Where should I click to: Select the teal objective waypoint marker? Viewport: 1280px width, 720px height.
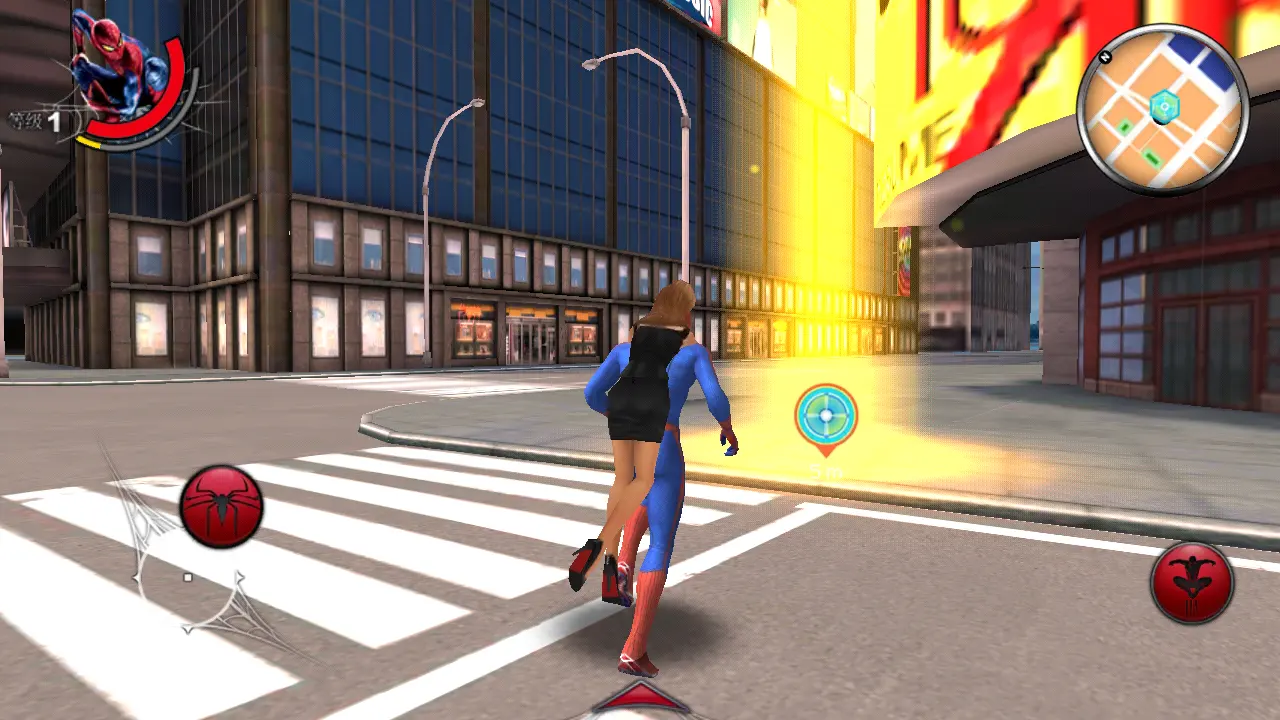pos(826,416)
